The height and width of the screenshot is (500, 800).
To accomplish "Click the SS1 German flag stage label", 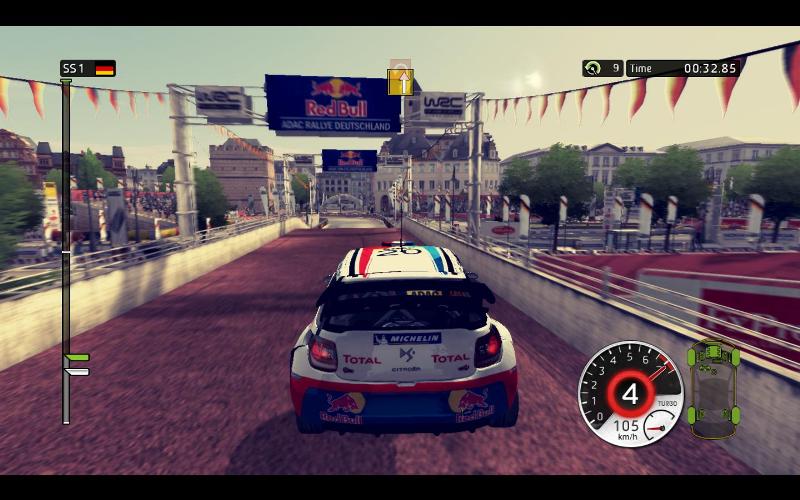I will tap(88, 68).
